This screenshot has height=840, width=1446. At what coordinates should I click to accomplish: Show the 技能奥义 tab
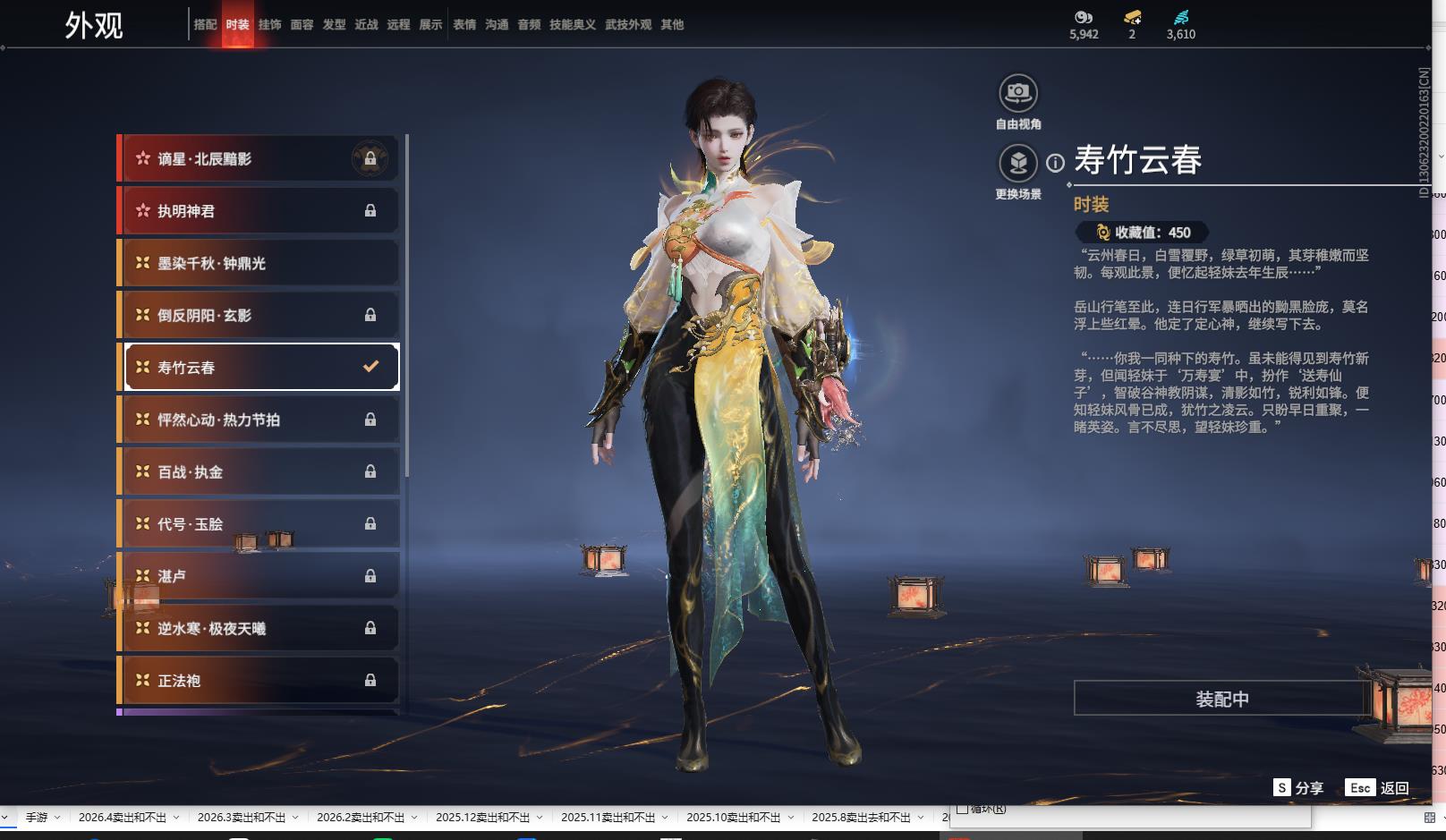click(573, 25)
